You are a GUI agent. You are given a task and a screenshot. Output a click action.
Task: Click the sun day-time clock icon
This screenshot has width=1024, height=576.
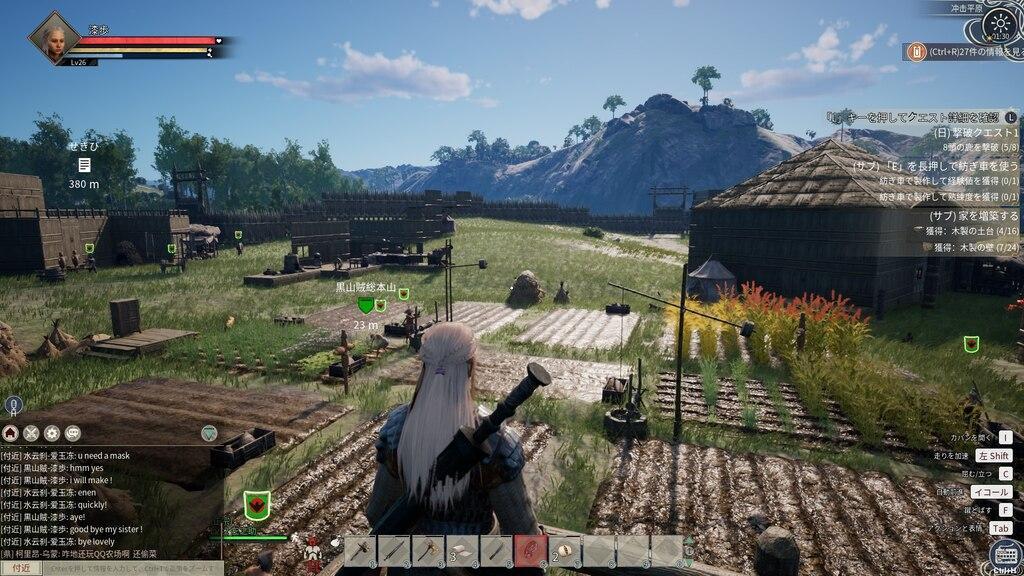coord(998,25)
